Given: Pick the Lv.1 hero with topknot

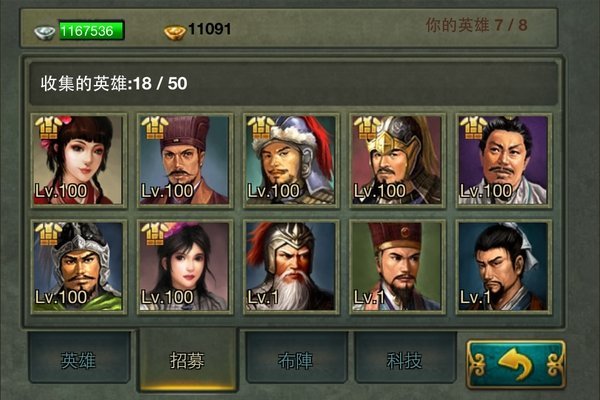Looking at the screenshot, I should pyautogui.click(x=502, y=267).
